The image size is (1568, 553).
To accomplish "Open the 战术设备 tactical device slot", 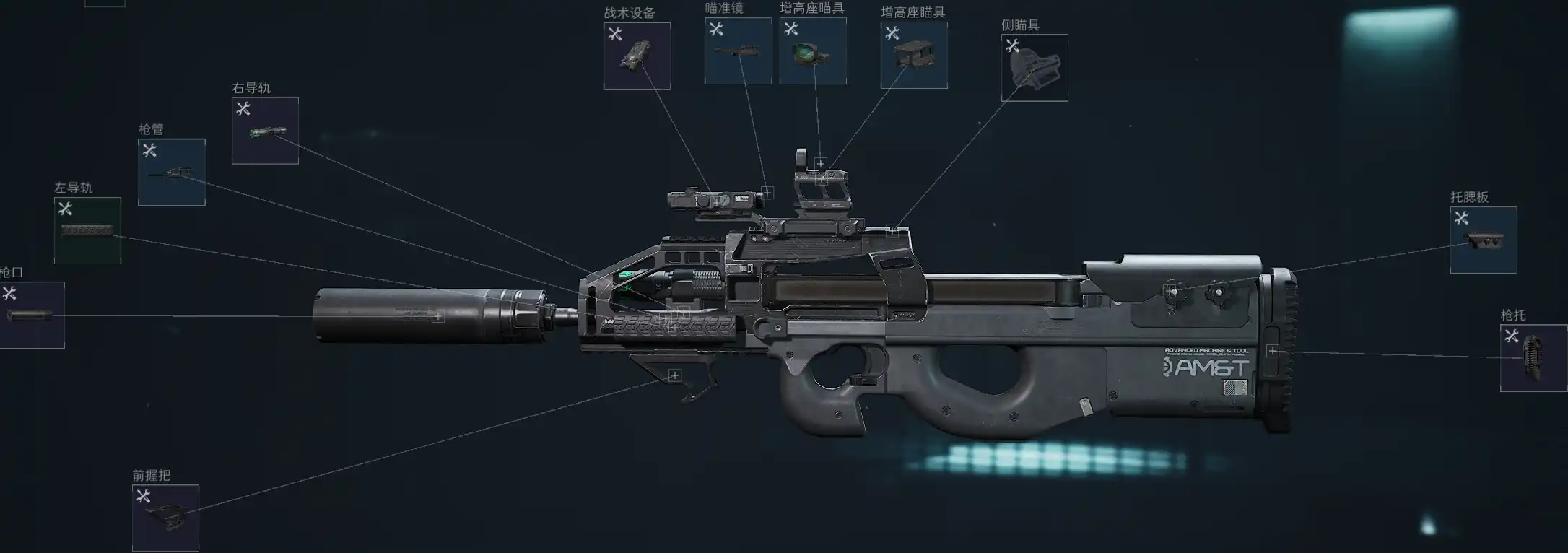I will pyautogui.click(x=637, y=56).
